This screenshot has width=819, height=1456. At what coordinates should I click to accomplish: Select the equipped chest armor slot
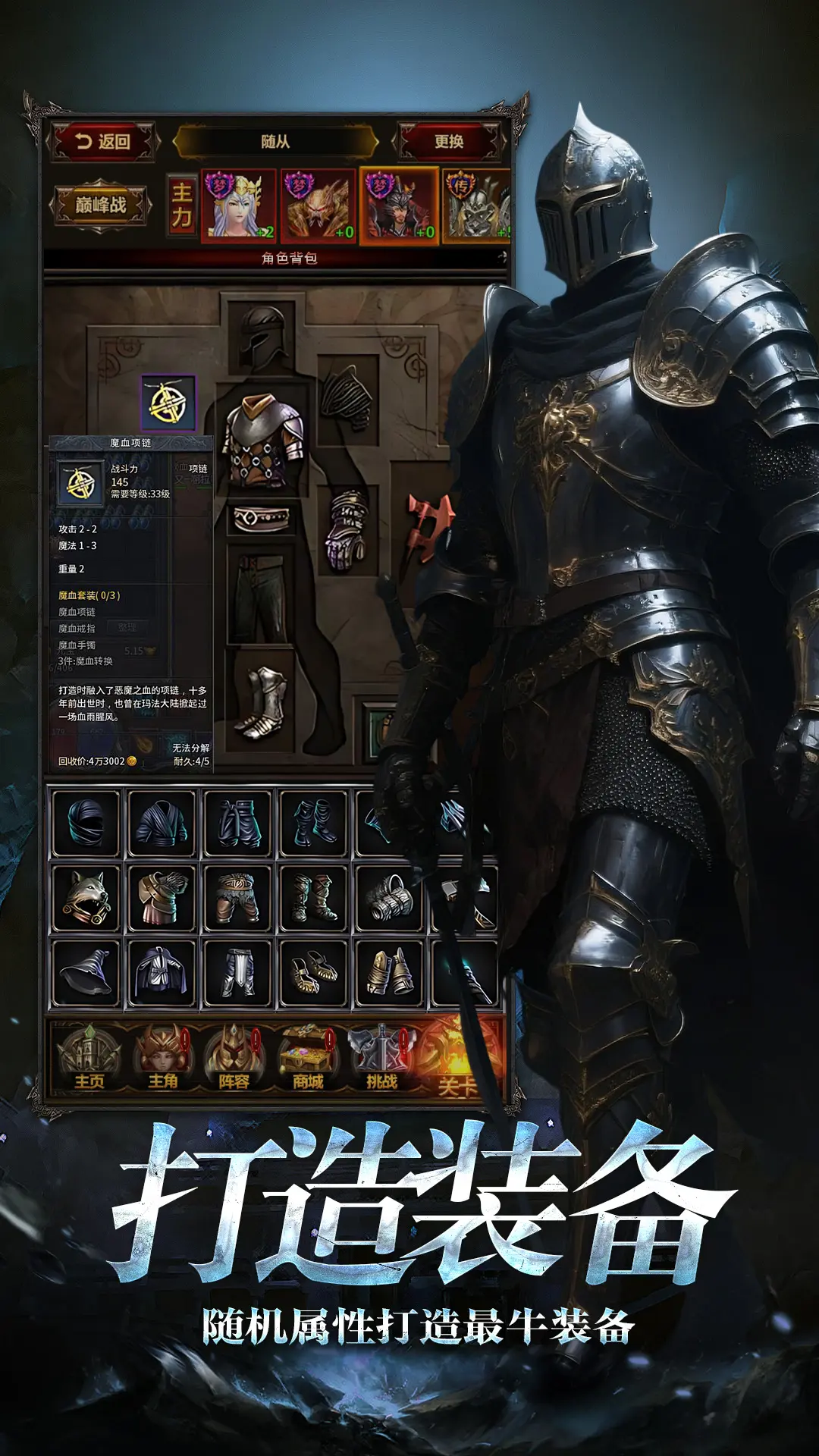[x=262, y=441]
